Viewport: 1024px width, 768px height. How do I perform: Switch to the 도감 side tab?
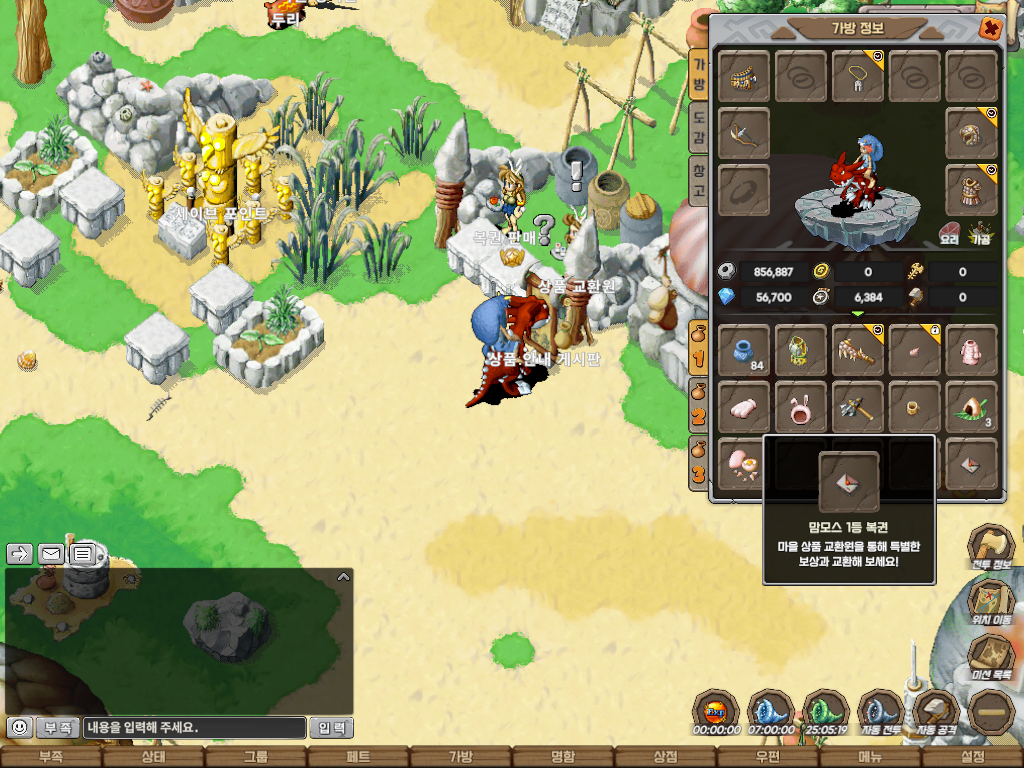click(699, 127)
